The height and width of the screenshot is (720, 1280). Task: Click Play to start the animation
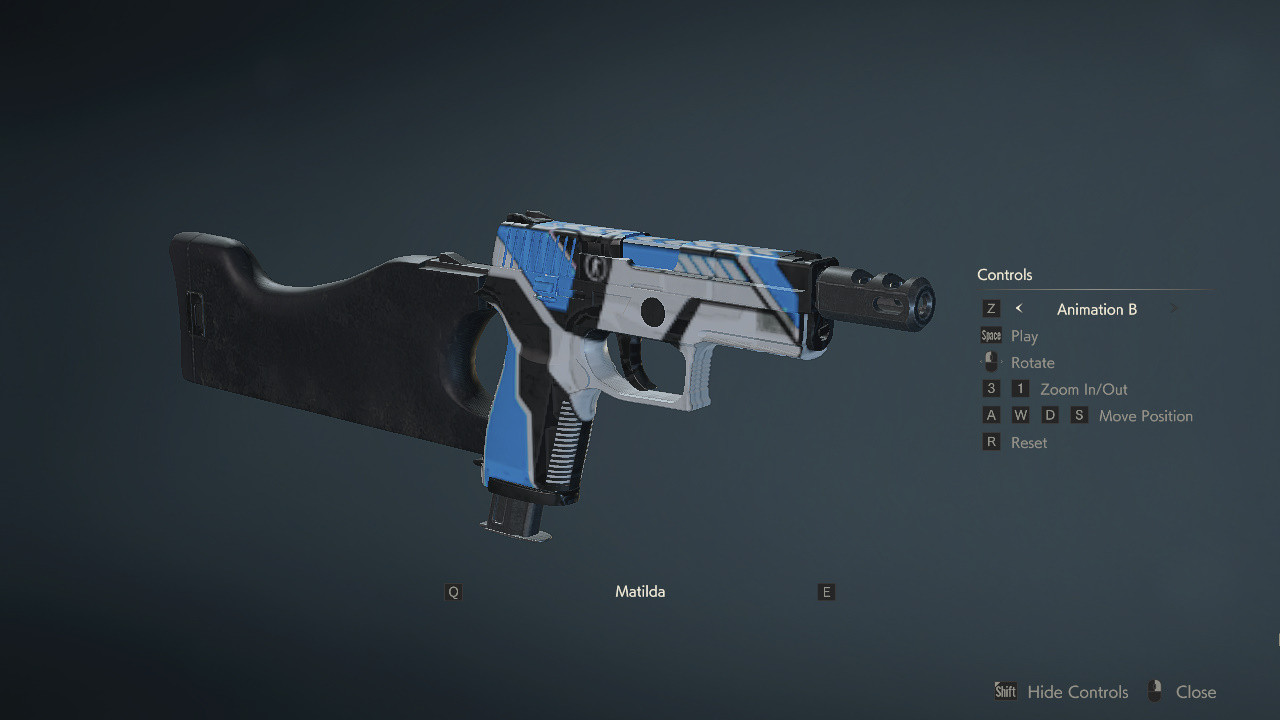click(1024, 335)
